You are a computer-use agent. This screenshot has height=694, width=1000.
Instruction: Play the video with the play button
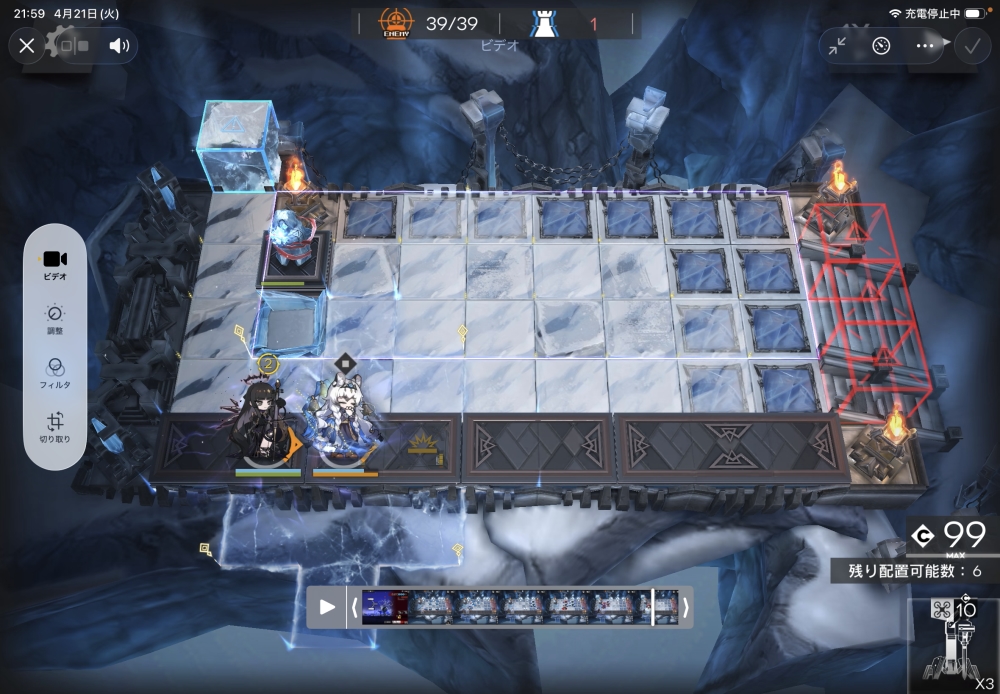[x=327, y=607]
